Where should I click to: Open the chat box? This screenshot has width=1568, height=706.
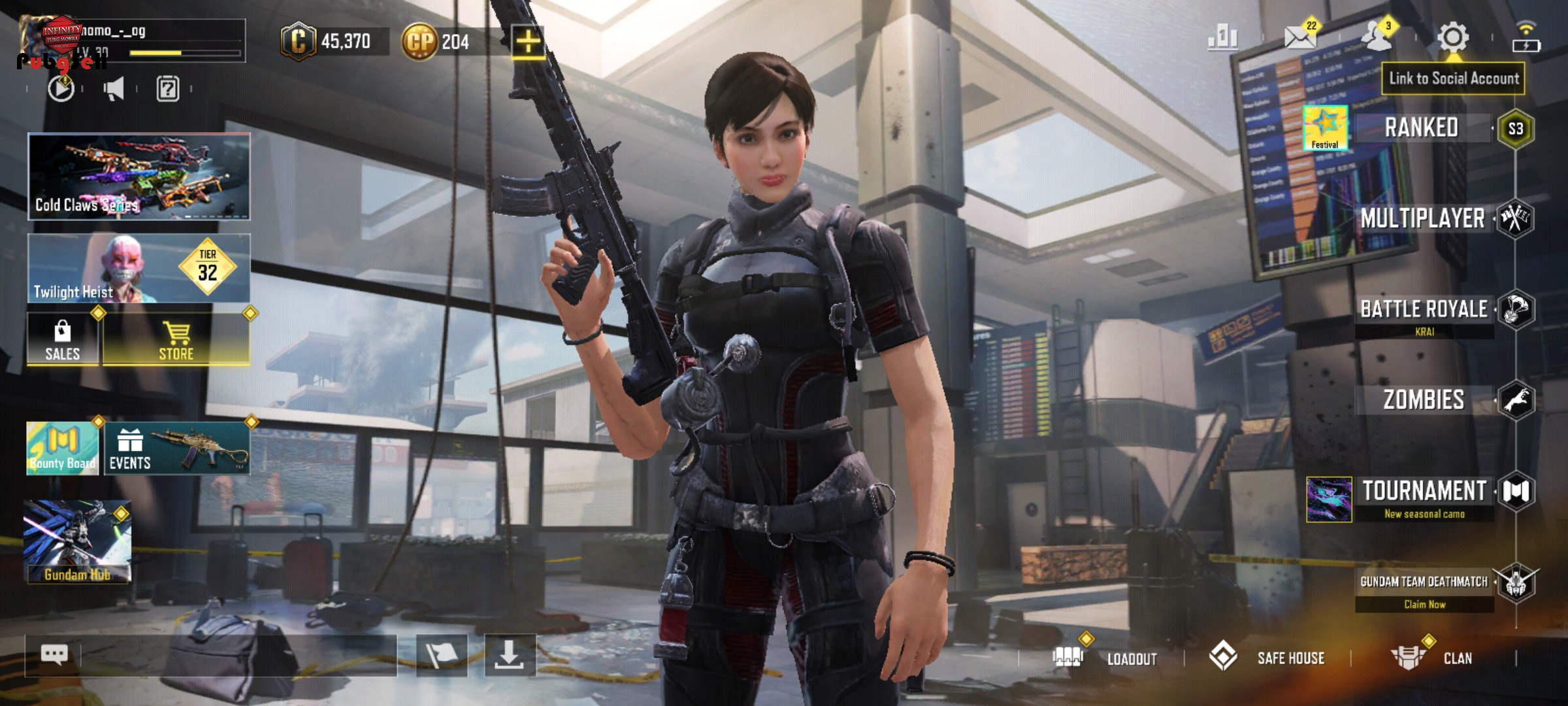click(x=55, y=654)
